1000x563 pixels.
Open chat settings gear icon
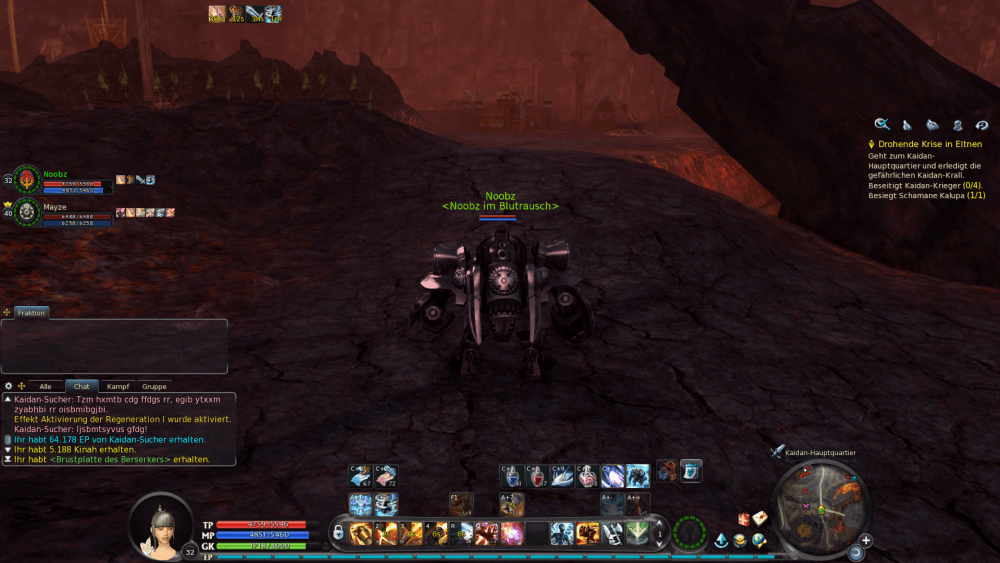pos(9,386)
